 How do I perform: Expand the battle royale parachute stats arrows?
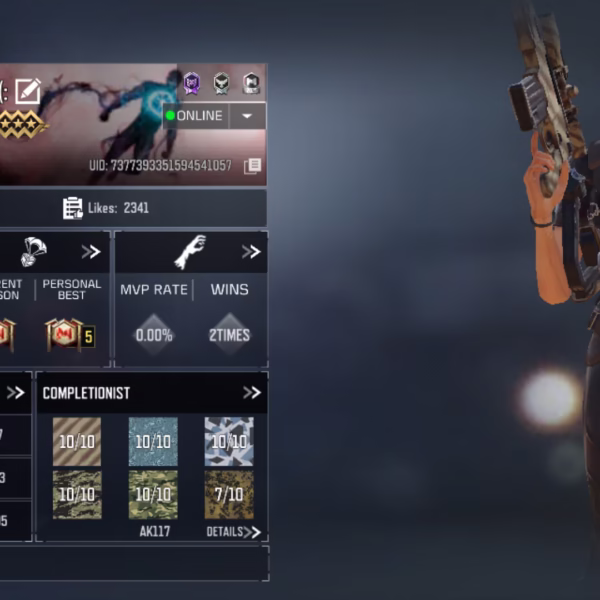pyautogui.click(x=91, y=252)
